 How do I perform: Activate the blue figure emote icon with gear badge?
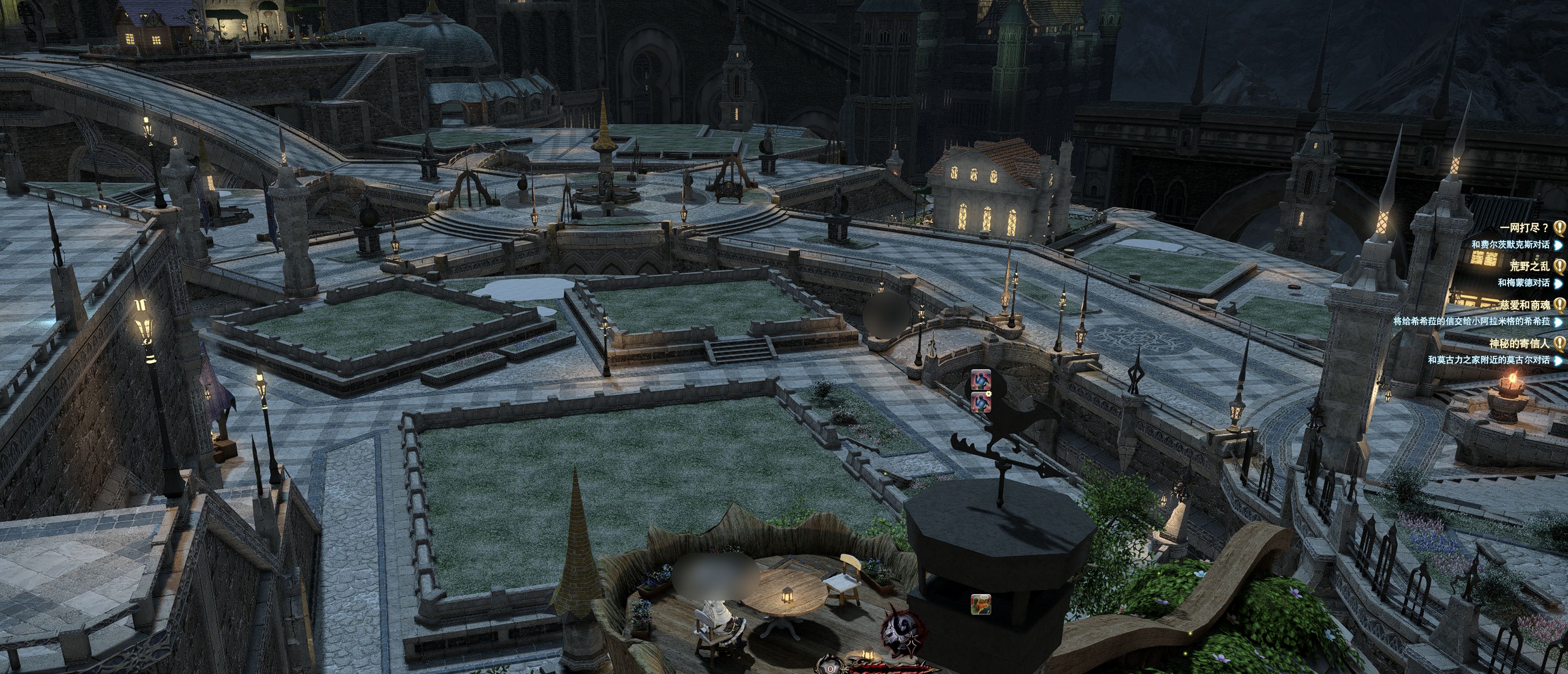pos(980,402)
